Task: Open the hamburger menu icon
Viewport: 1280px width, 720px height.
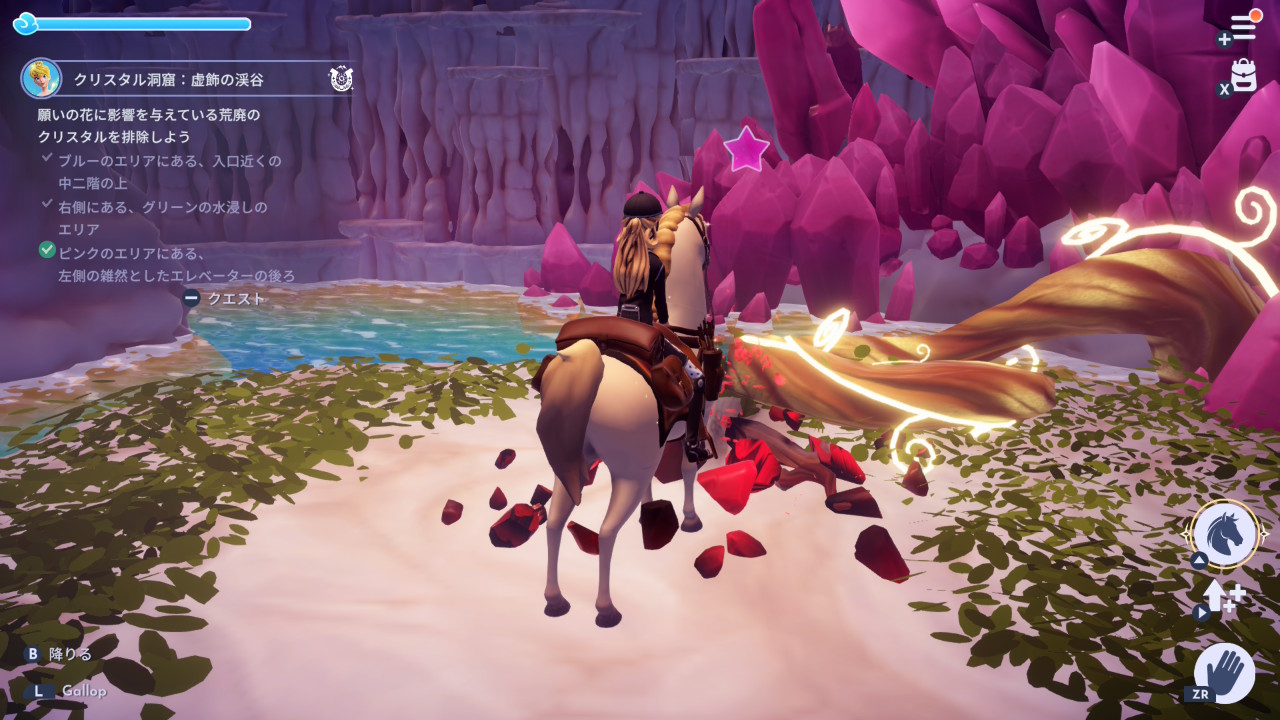Action: tap(1243, 29)
